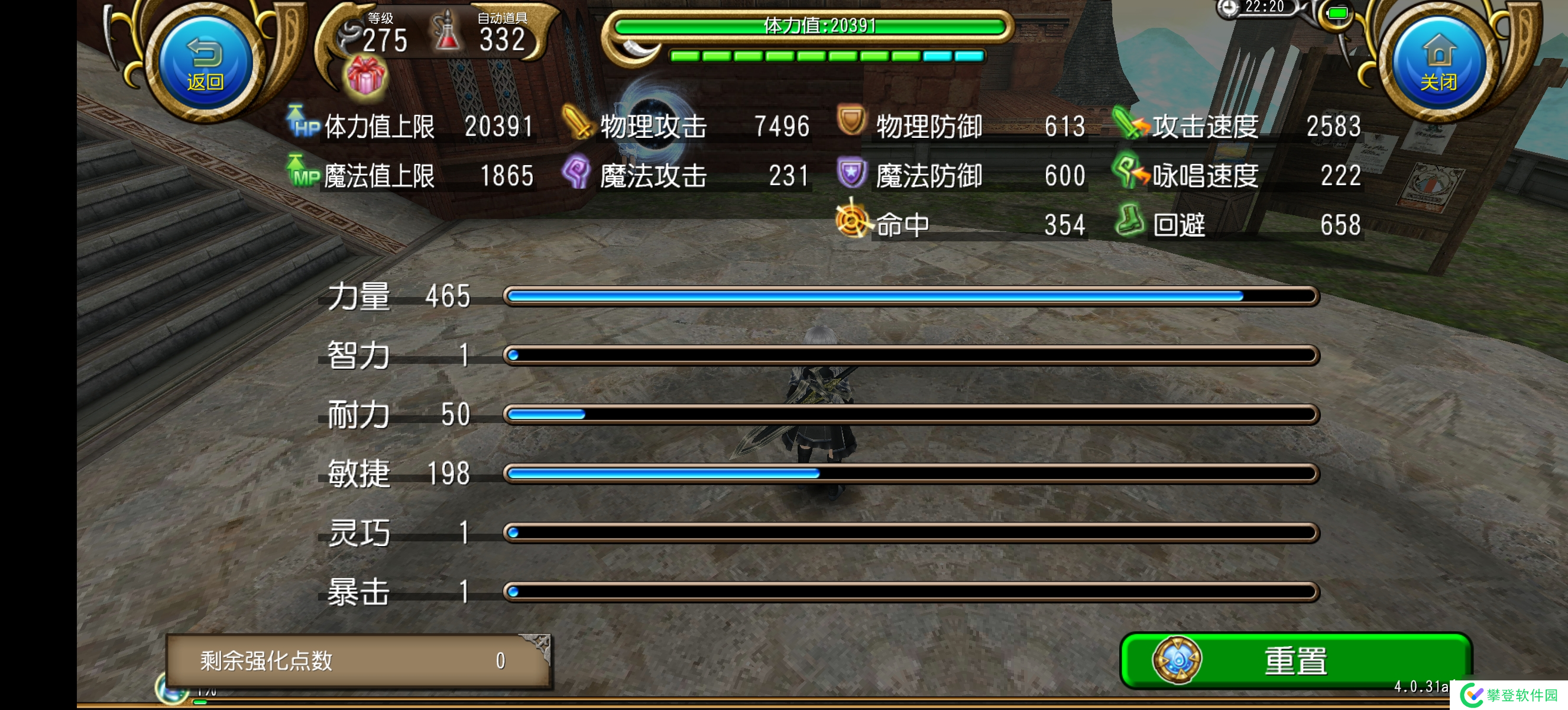Image resolution: width=1568 pixels, height=710 pixels.
Task: Tap the 自动道具 auto-item potion icon
Action: [x=448, y=32]
